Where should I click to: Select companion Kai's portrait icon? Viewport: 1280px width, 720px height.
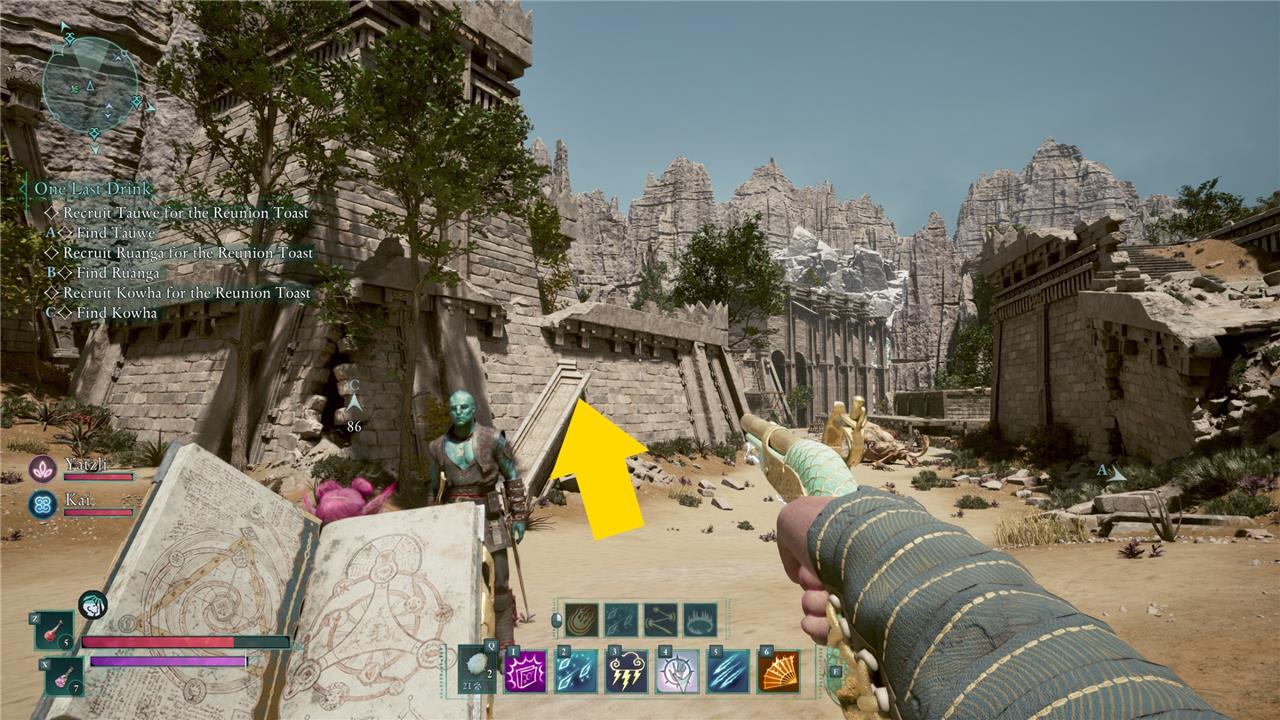pos(42,504)
